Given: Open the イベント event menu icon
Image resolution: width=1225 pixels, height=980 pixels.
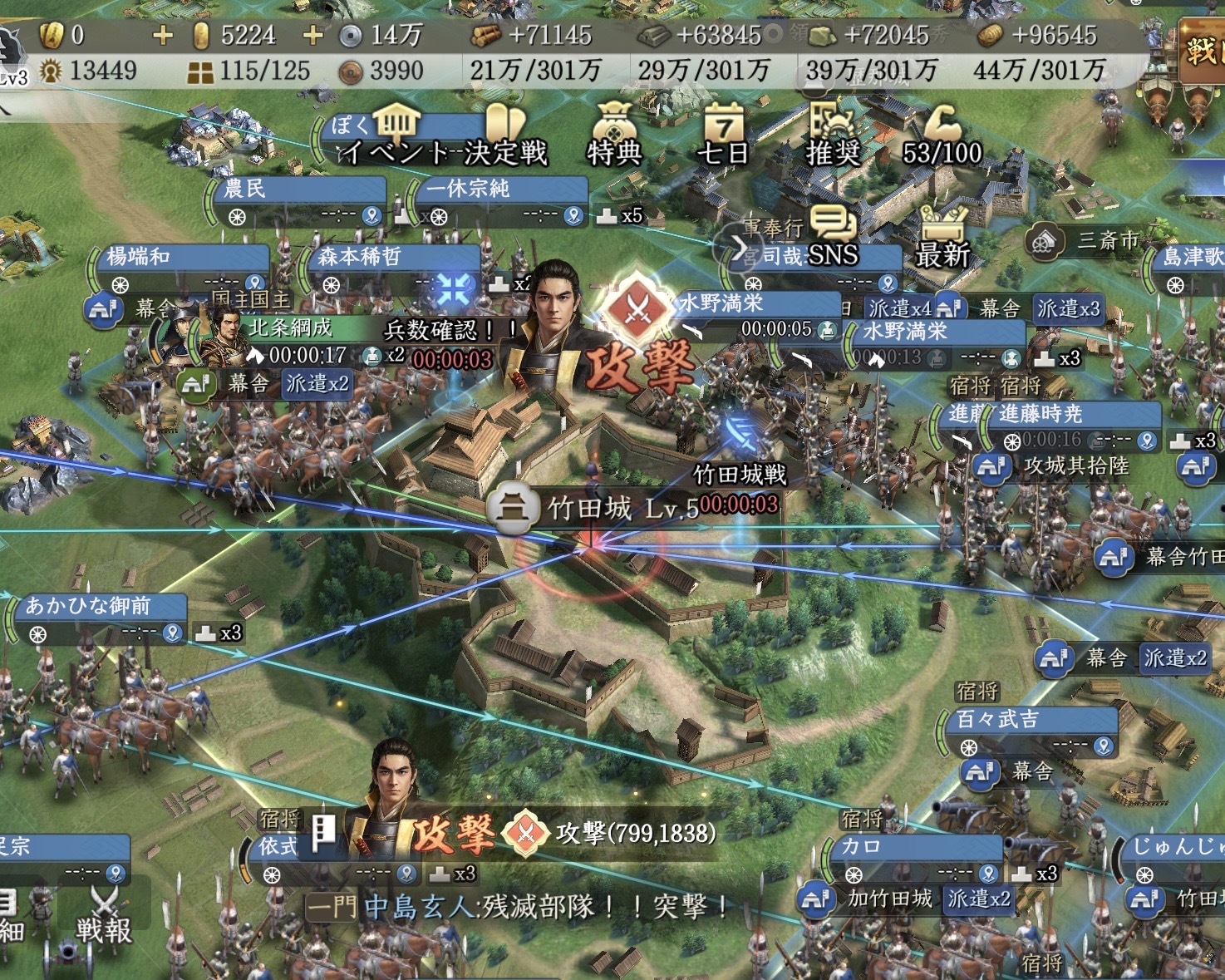Looking at the screenshot, I should [396, 135].
